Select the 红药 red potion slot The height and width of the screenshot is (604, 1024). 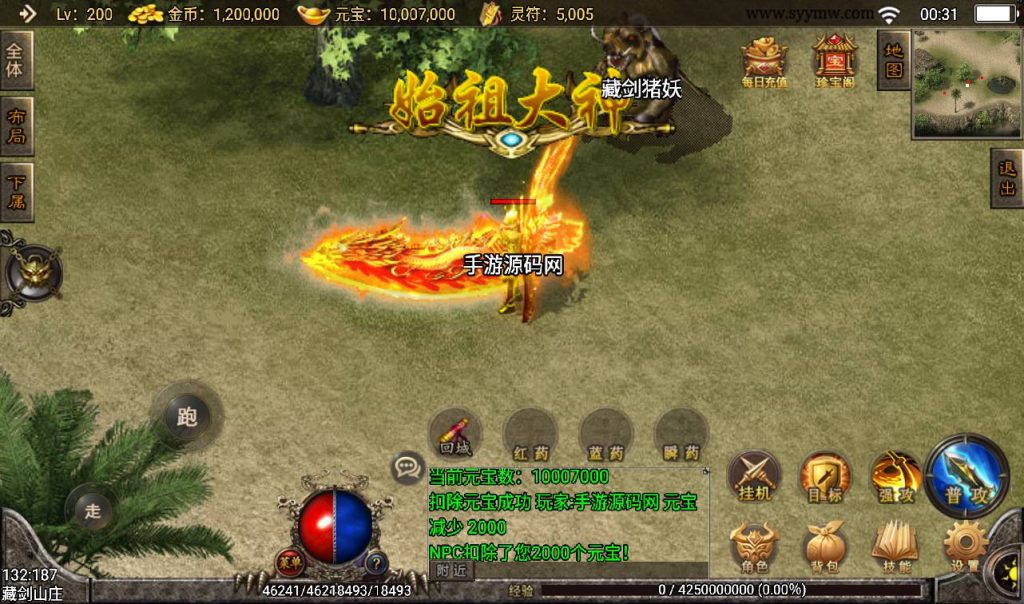[x=530, y=435]
